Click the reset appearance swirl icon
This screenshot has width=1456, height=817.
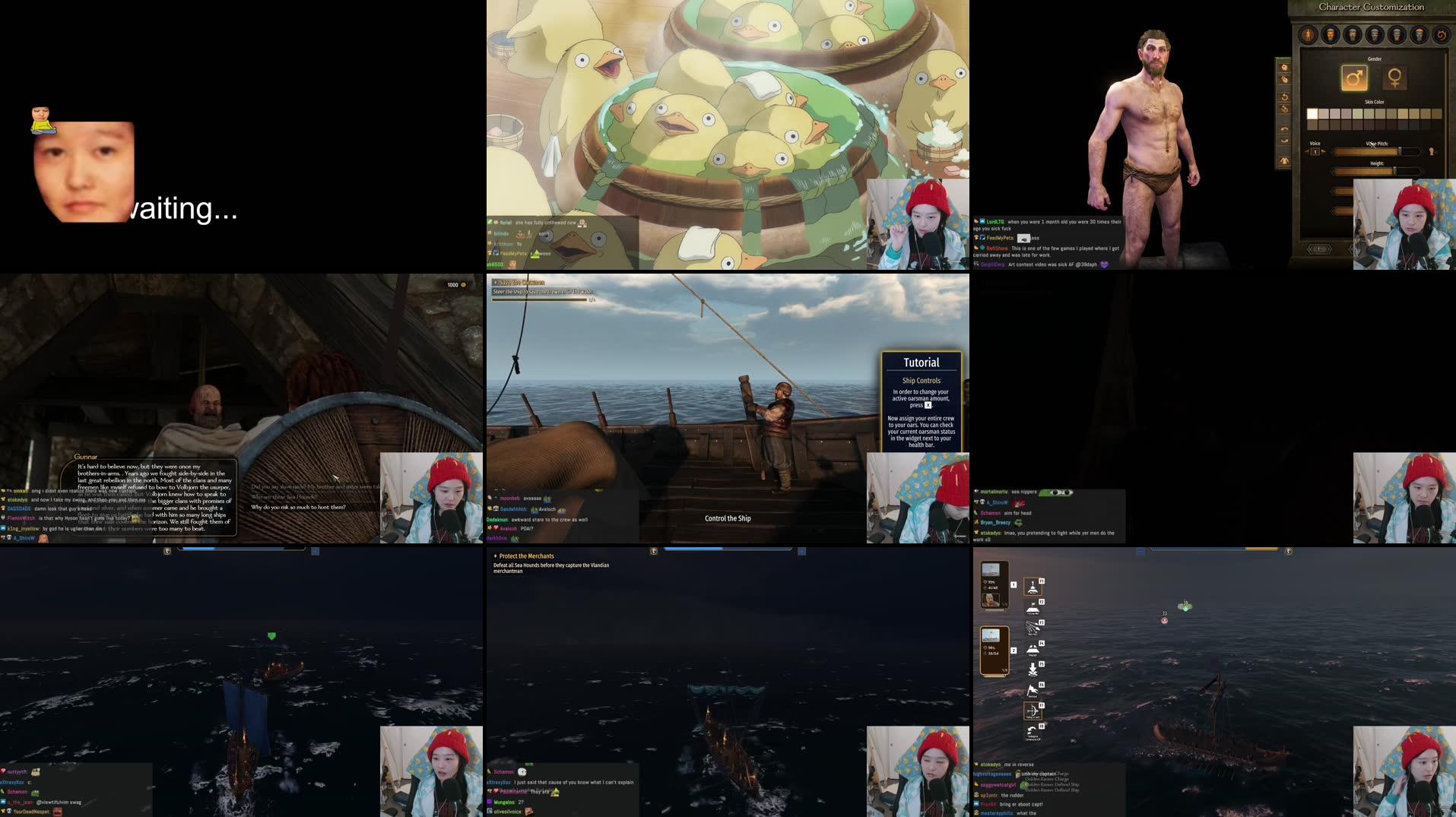[x=1442, y=35]
